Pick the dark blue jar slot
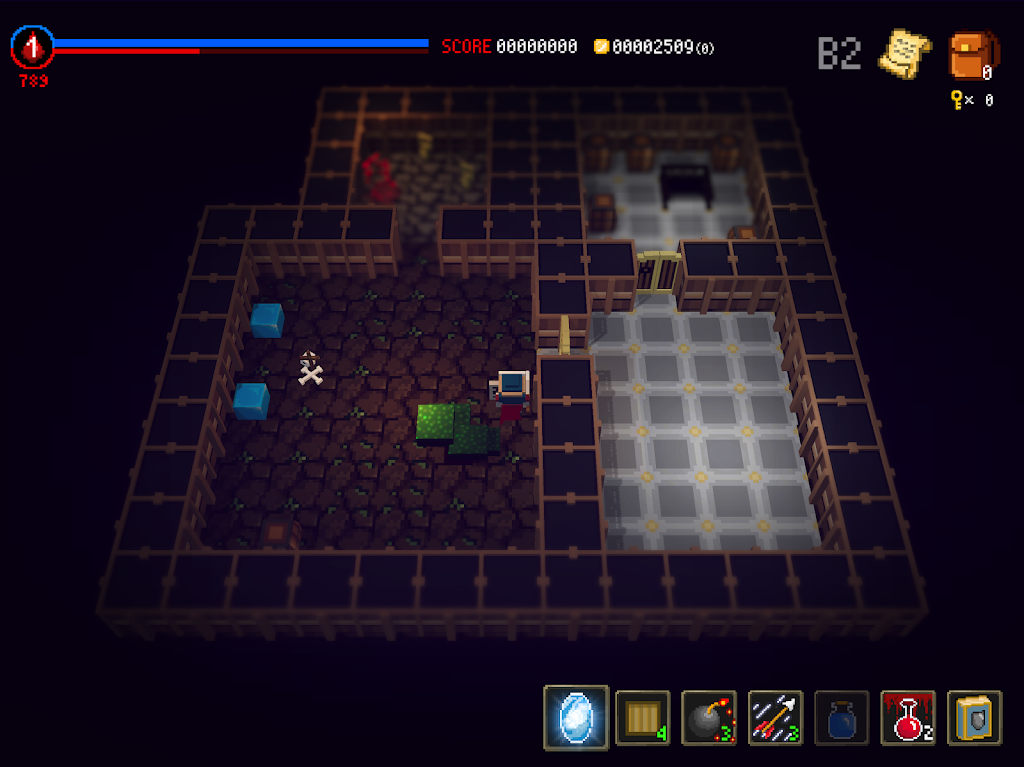This screenshot has height=767, width=1024. tap(841, 717)
